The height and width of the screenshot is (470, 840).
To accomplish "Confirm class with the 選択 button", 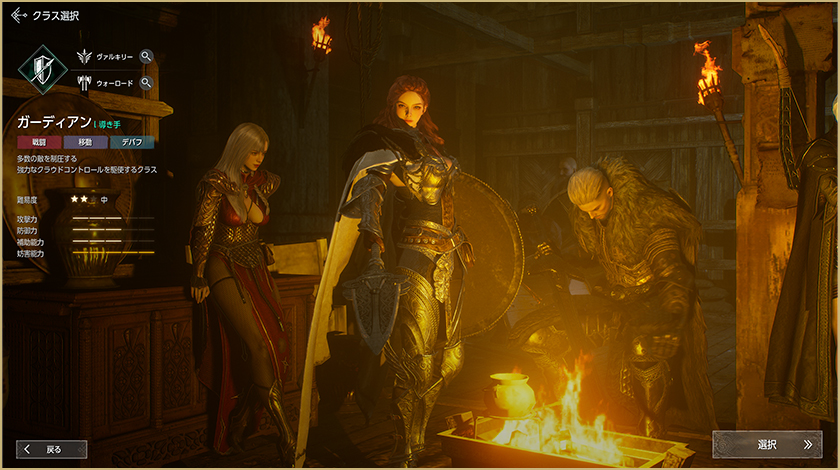I will pyautogui.click(x=767, y=444).
